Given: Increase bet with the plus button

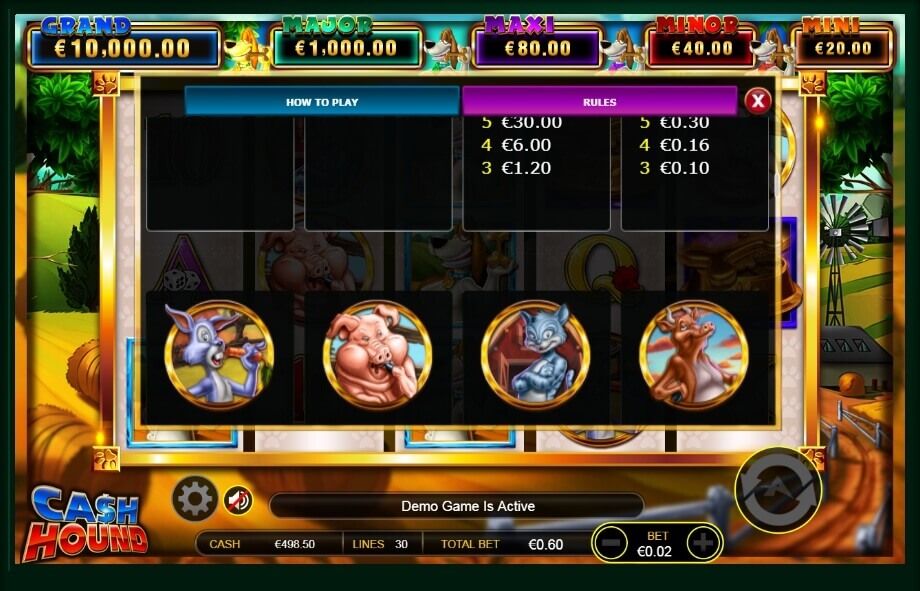Looking at the screenshot, I should [x=703, y=543].
